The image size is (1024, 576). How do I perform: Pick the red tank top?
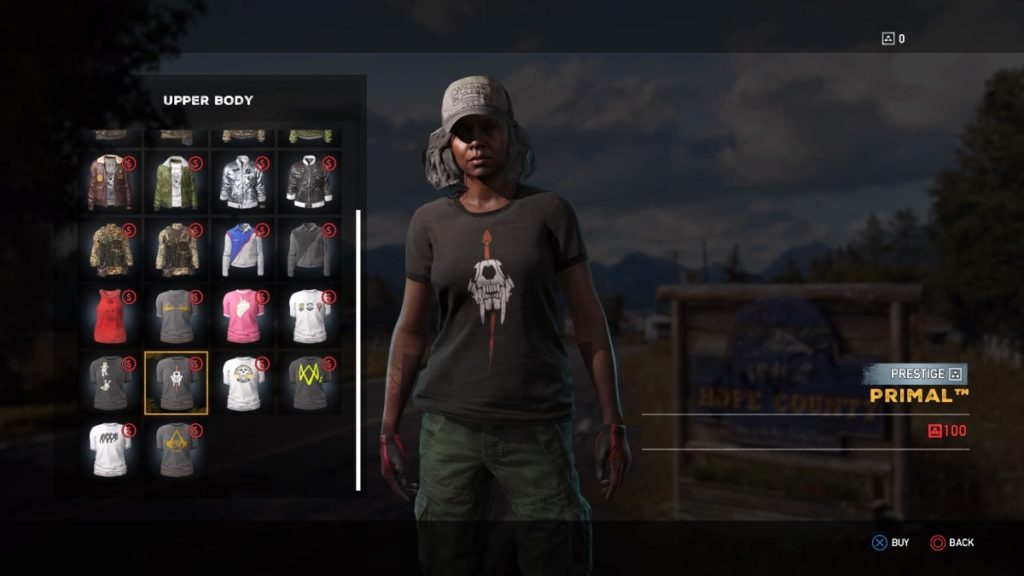pos(109,316)
